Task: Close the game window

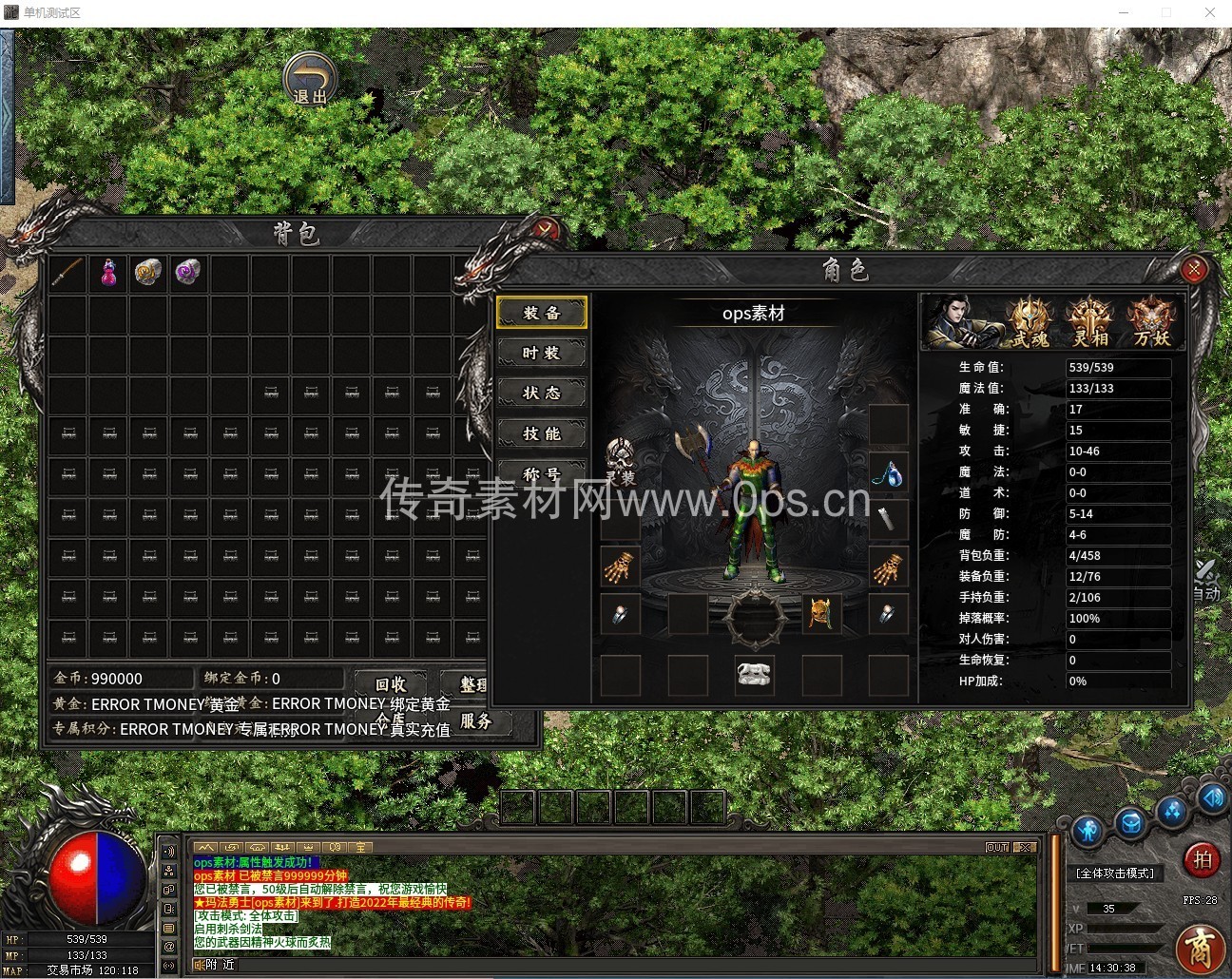Action: (x=1210, y=12)
